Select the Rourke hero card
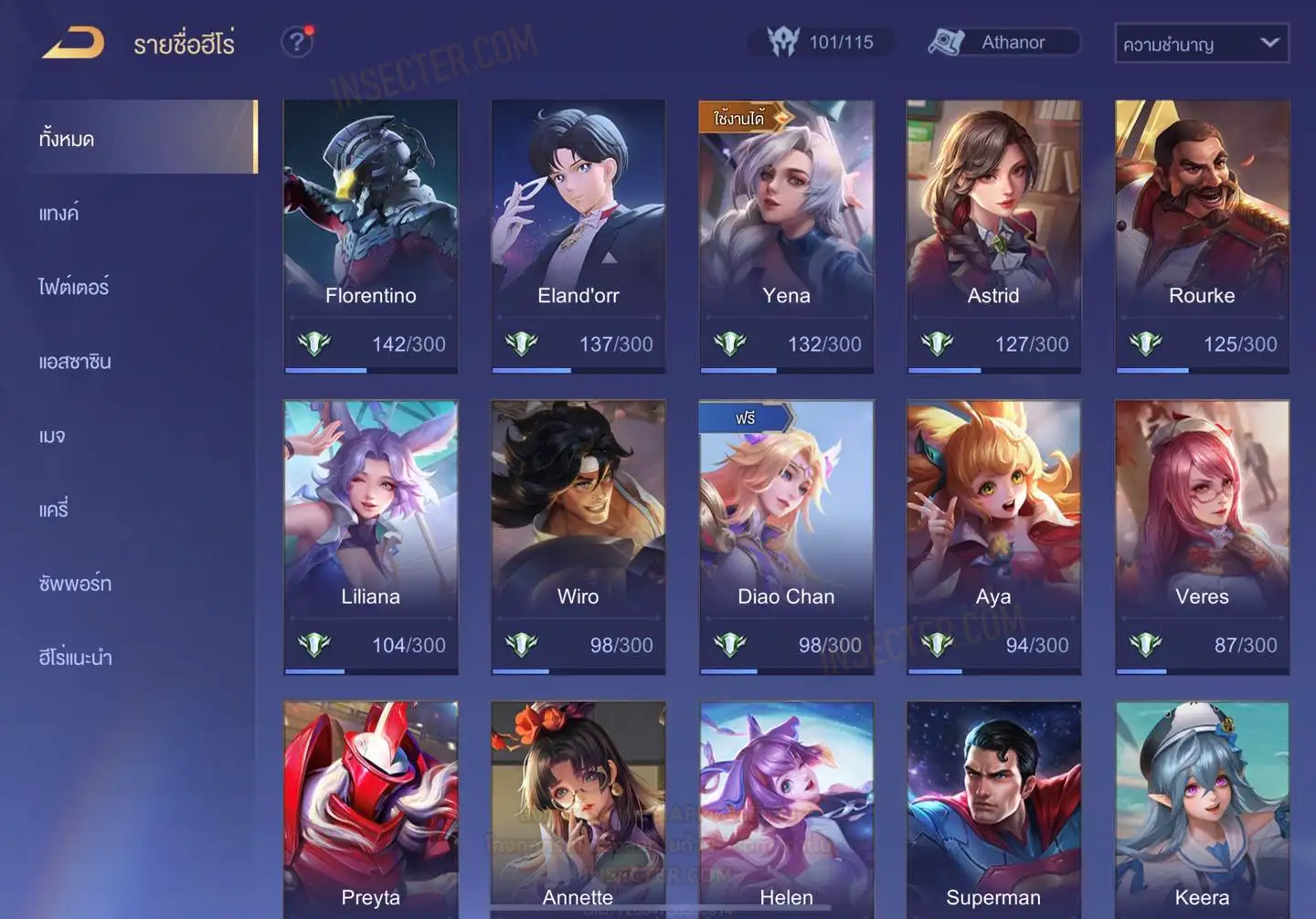The image size is (1316, 919). point(1202,236)
